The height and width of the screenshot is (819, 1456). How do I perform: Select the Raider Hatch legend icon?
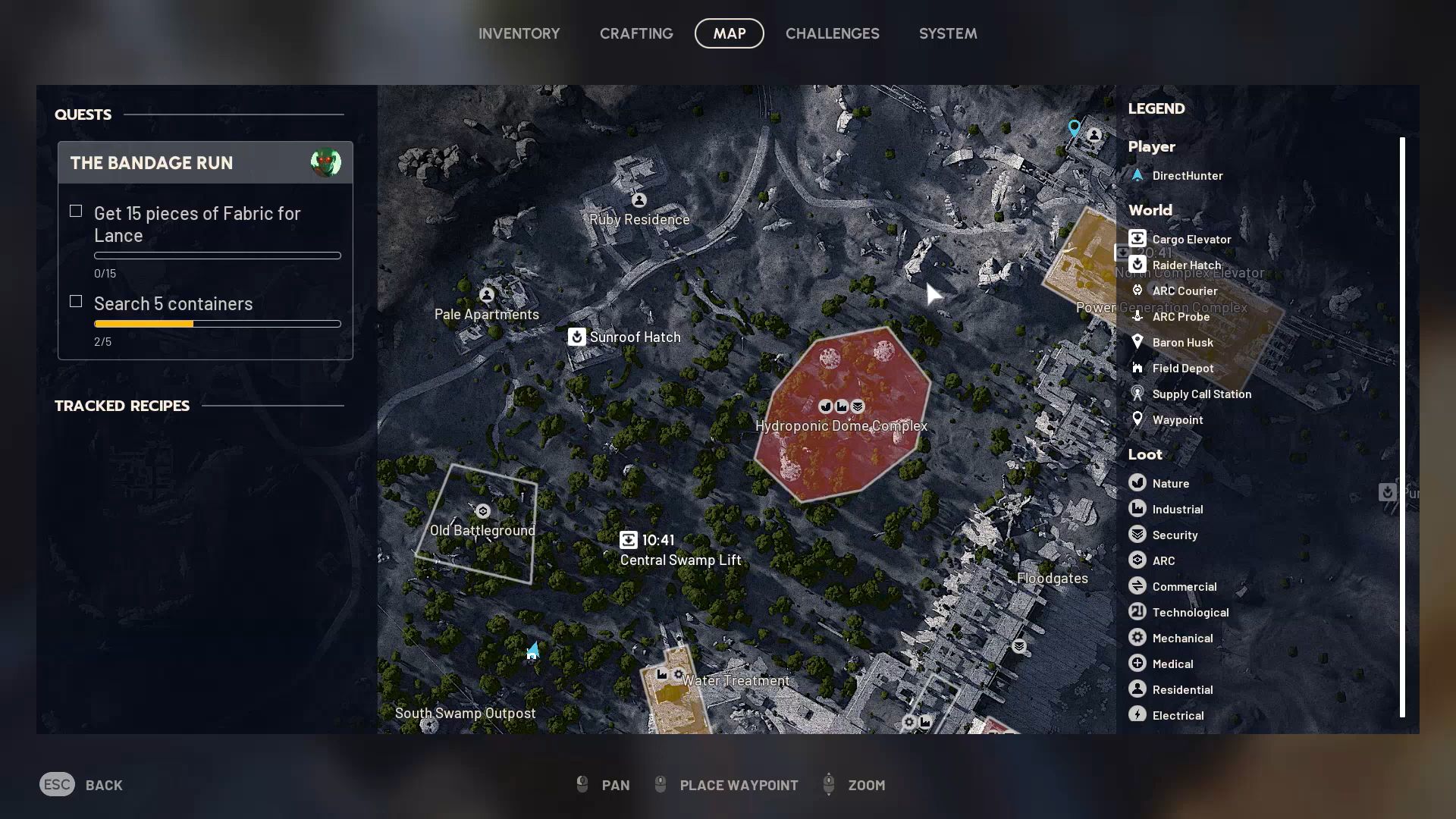click(x=1137, y=264)
